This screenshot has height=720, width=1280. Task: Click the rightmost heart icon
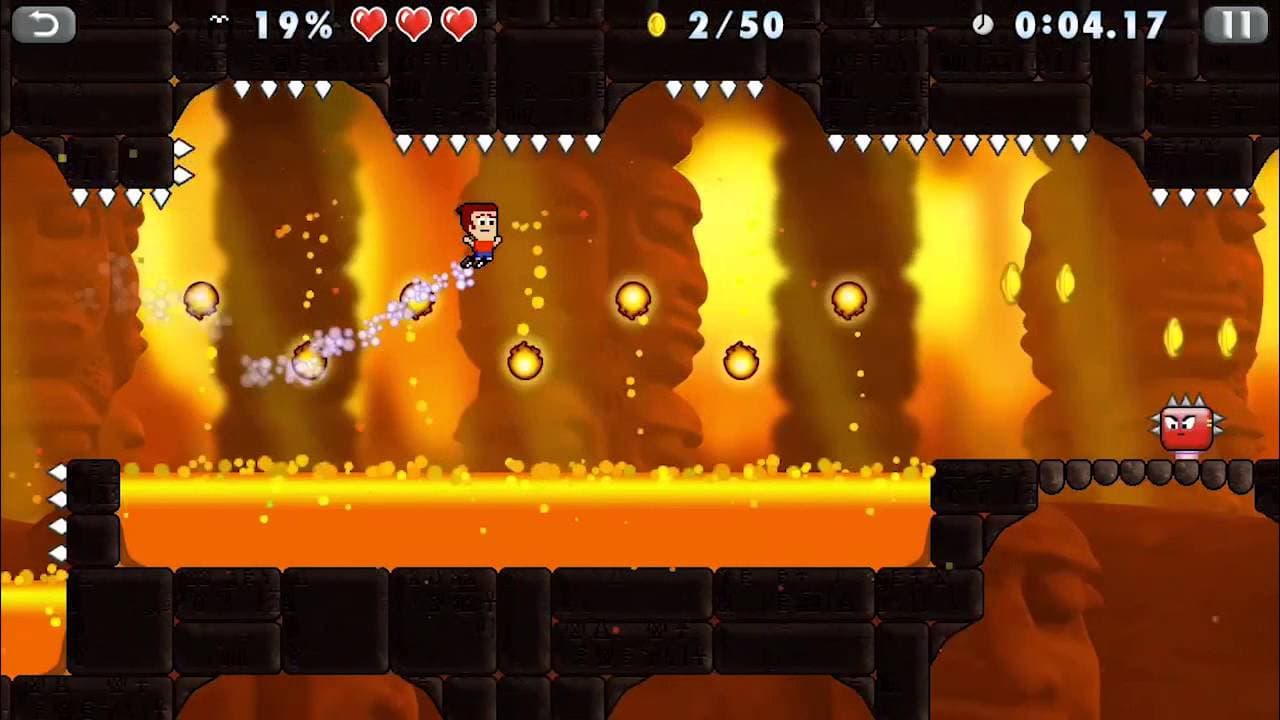click(459, 25)
